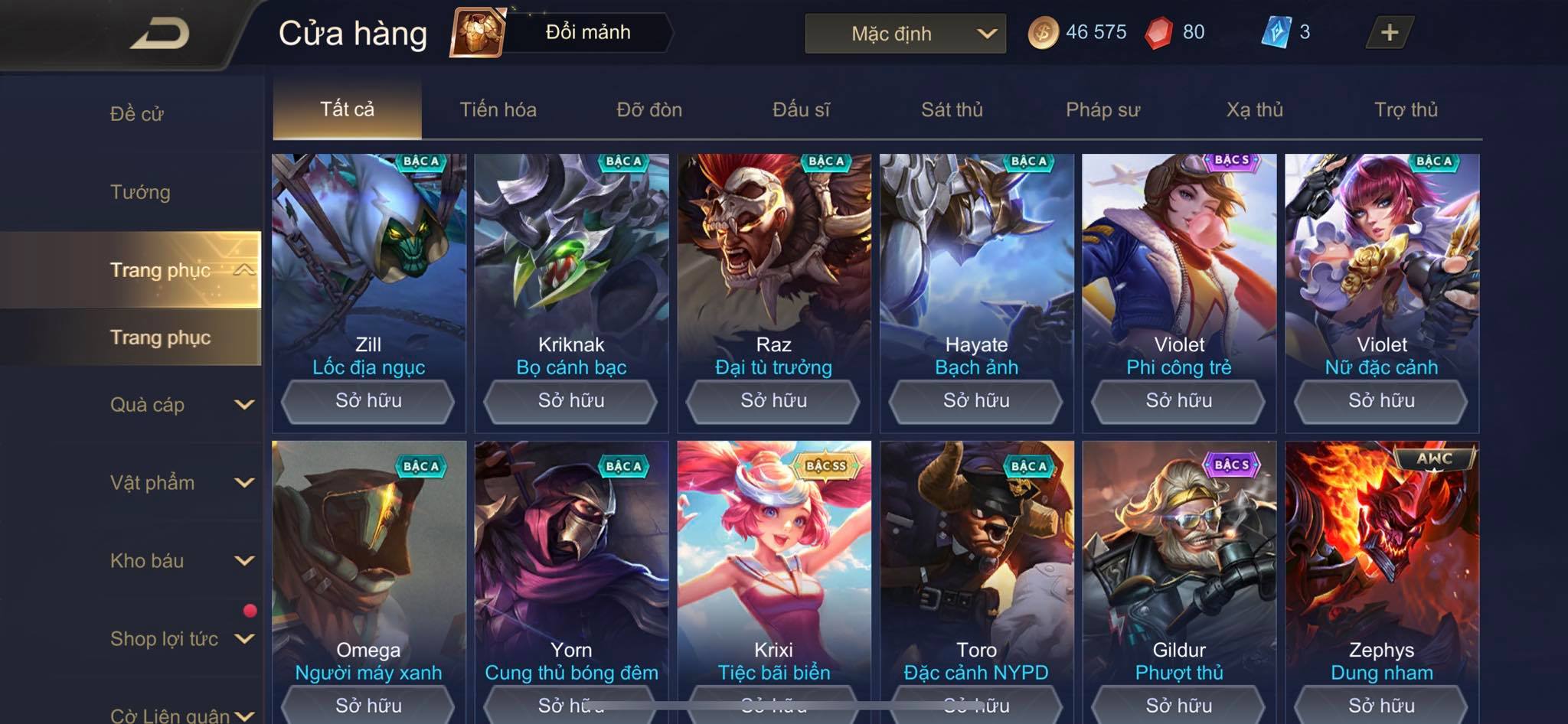Open the Mặc định sort dropdown
Image resolution: width=1568 pixels, height=724 pixels.
(905, 34)
